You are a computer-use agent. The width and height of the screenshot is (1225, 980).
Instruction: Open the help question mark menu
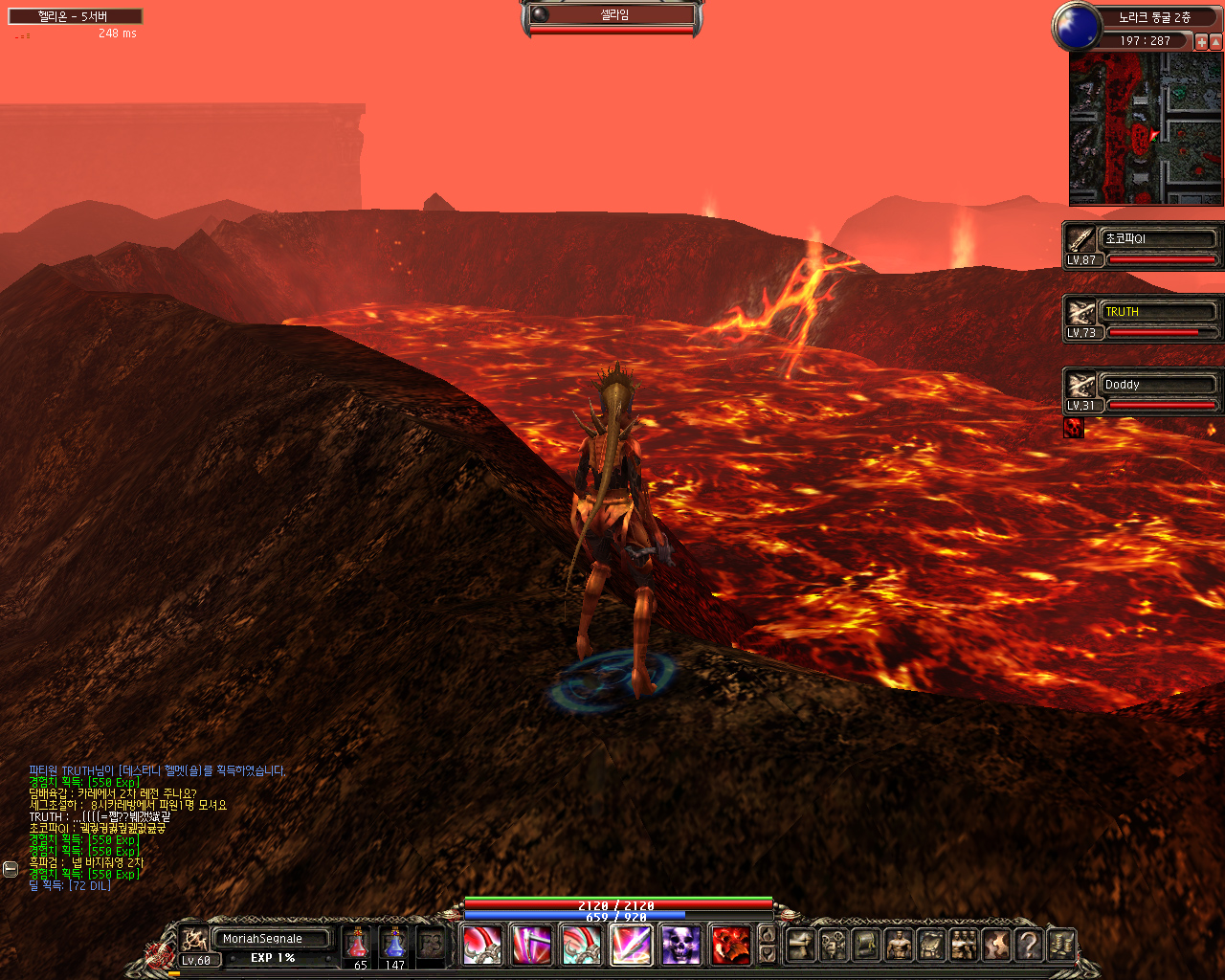1028,946
